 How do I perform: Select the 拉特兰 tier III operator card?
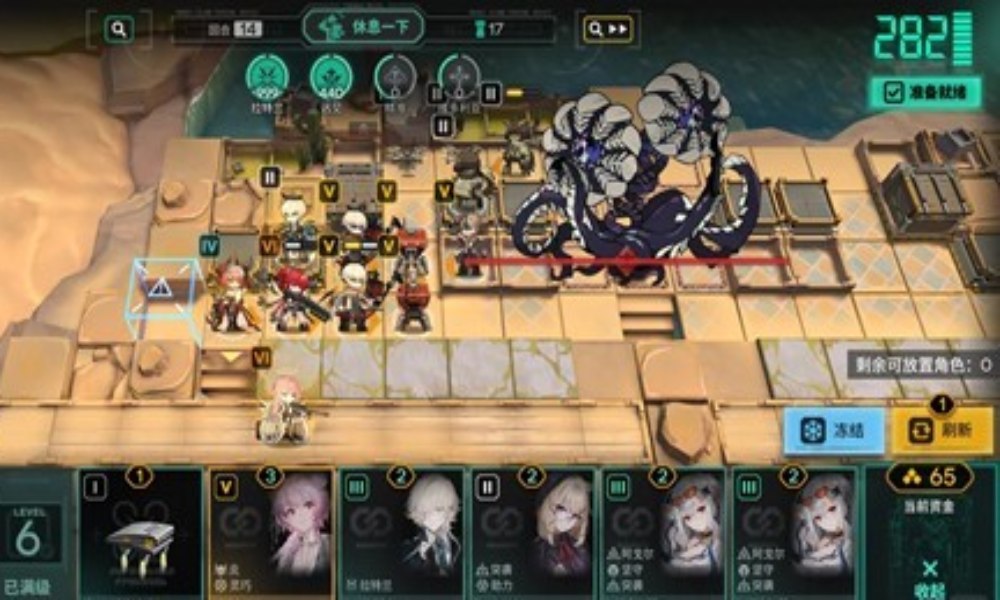tap(402, 535)
